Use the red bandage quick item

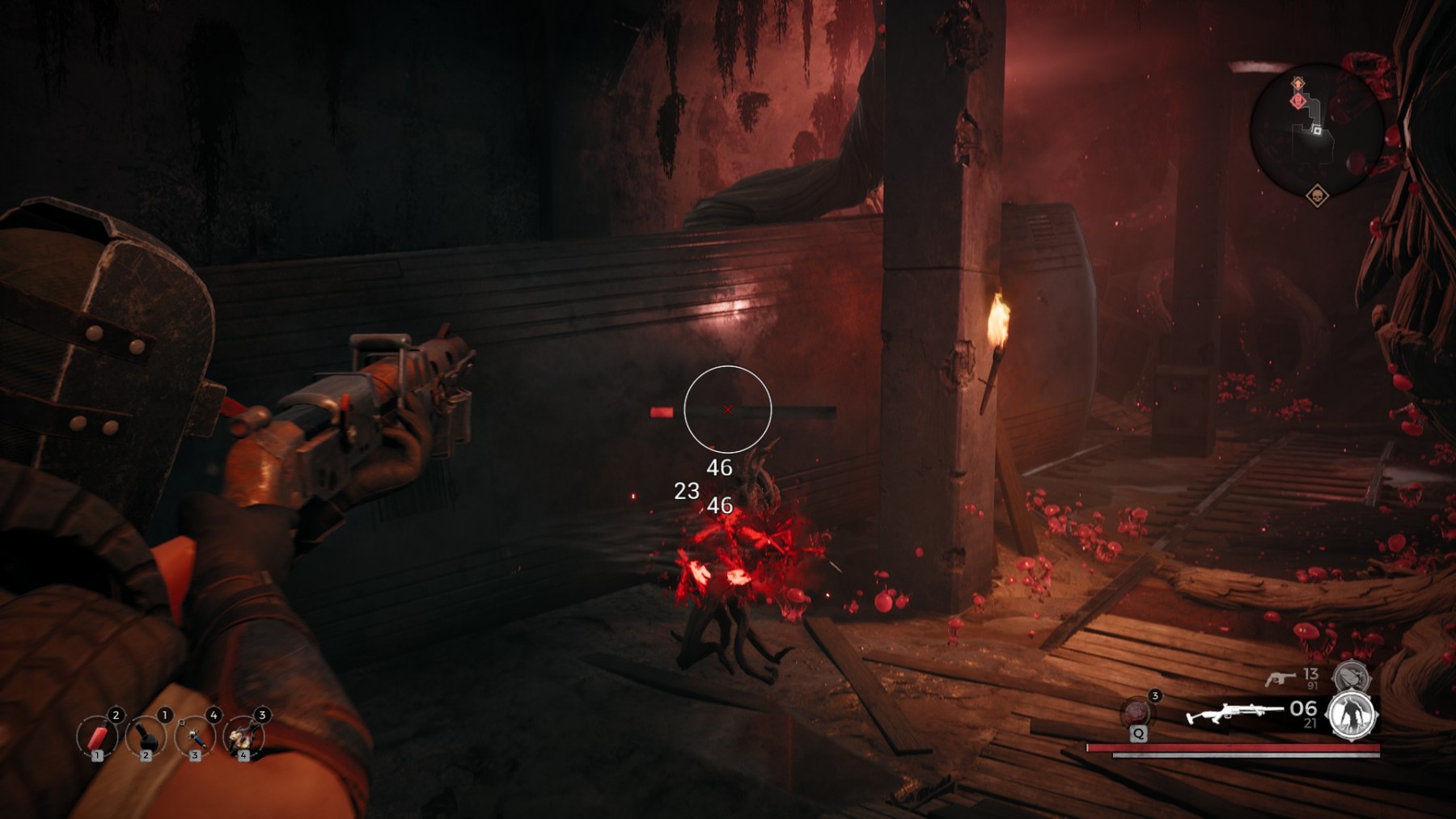(98, 737)
